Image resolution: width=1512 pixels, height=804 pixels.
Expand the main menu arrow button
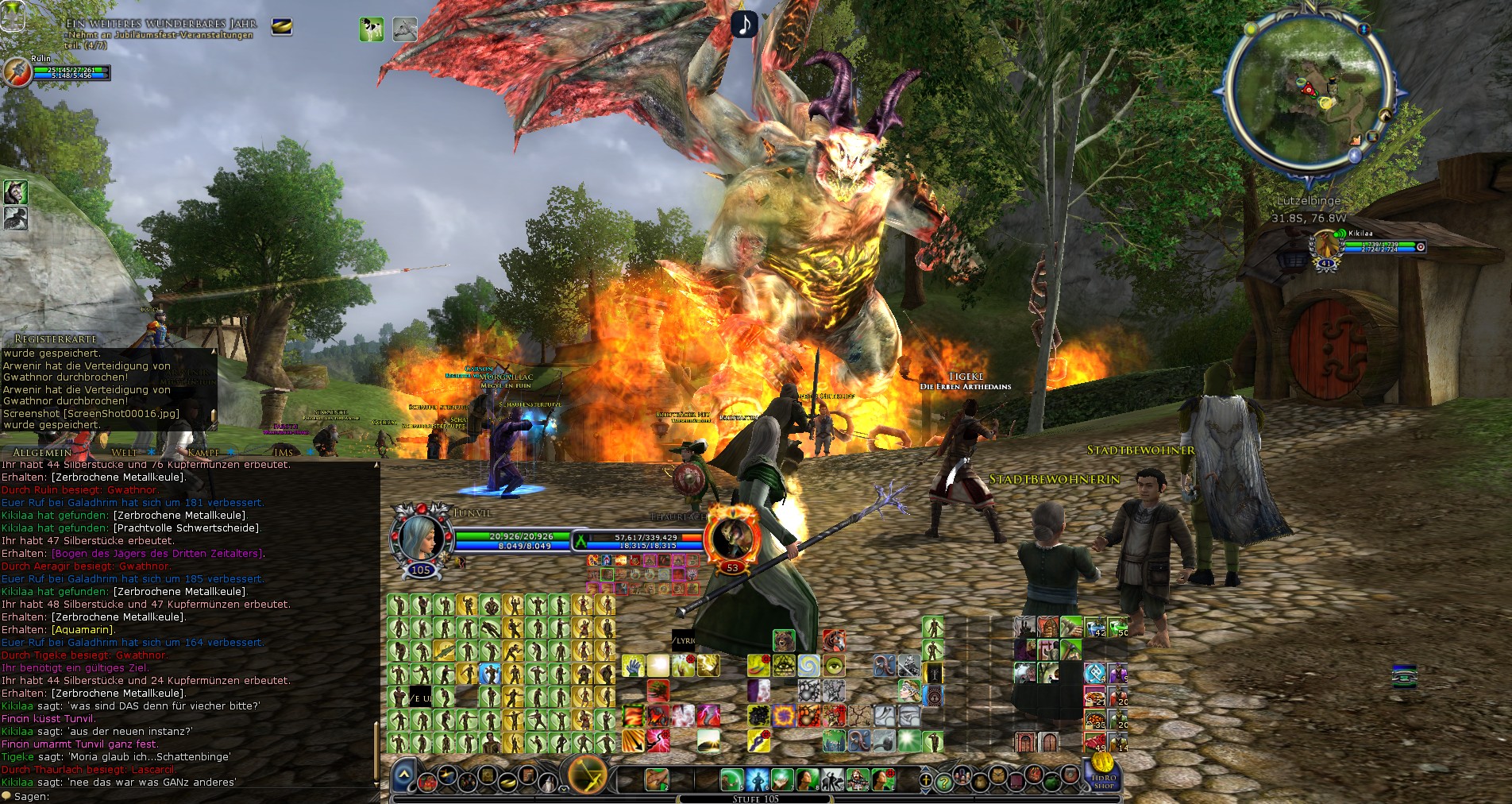point(403,774)
